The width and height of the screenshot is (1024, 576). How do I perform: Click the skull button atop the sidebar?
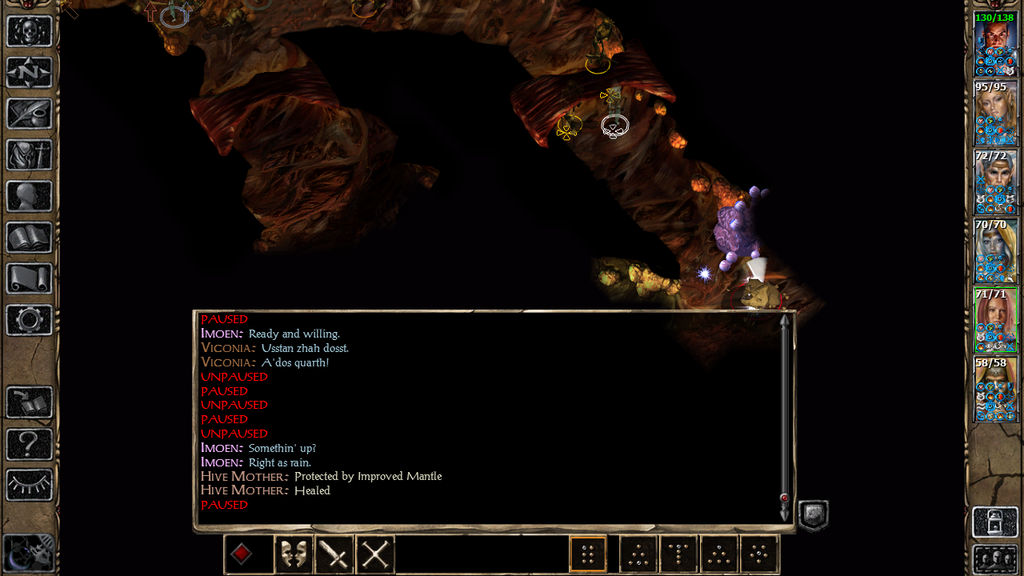point(29,30)
